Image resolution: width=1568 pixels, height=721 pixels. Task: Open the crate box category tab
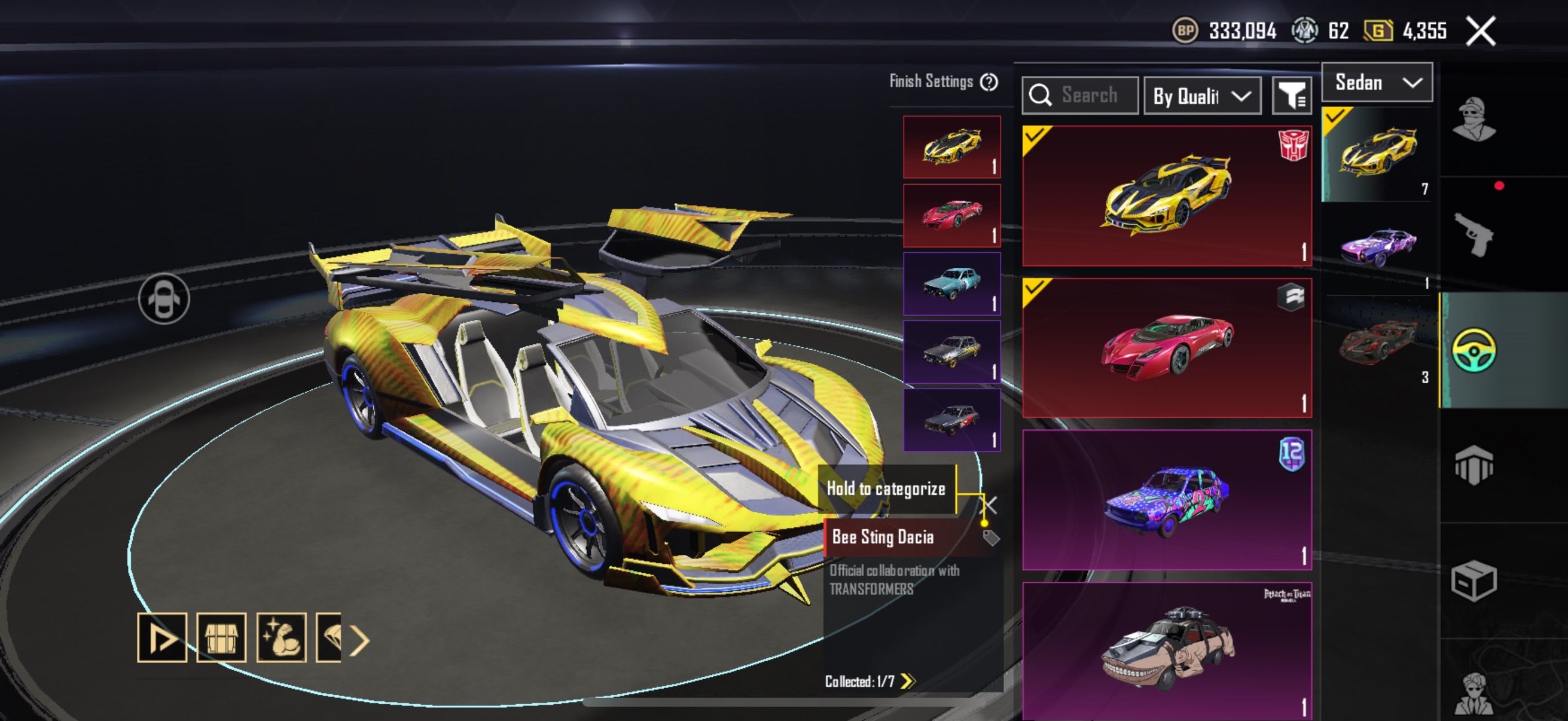point(1474,580)
